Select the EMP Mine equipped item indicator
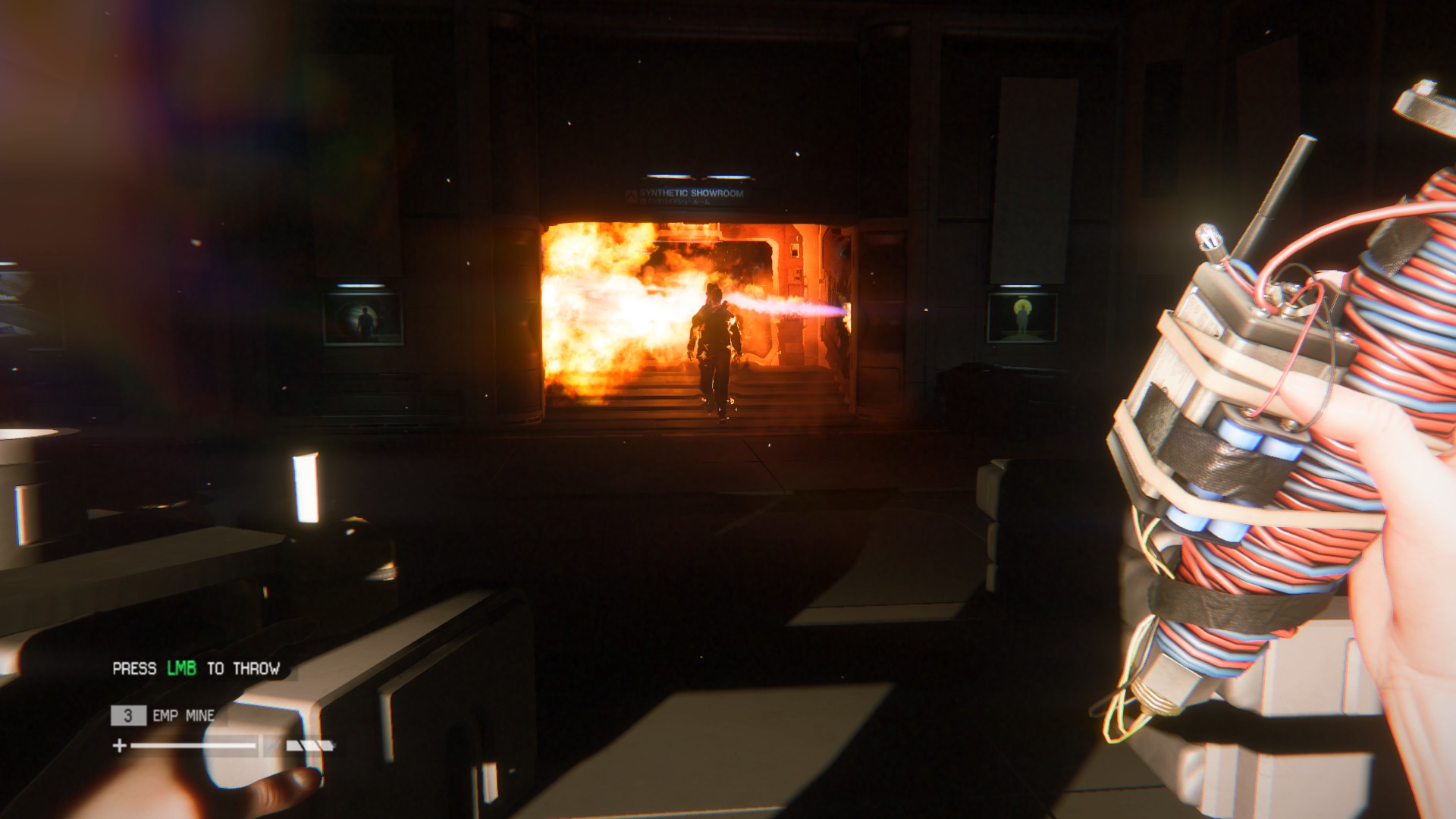Image resolution: width=1456 pixels, height=819 pixels. click(165, 715)
